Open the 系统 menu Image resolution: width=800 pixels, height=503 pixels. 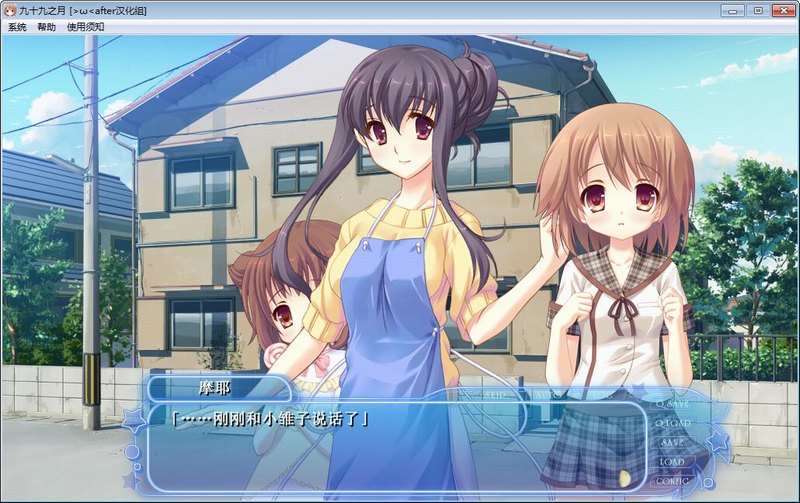point(17,27)
